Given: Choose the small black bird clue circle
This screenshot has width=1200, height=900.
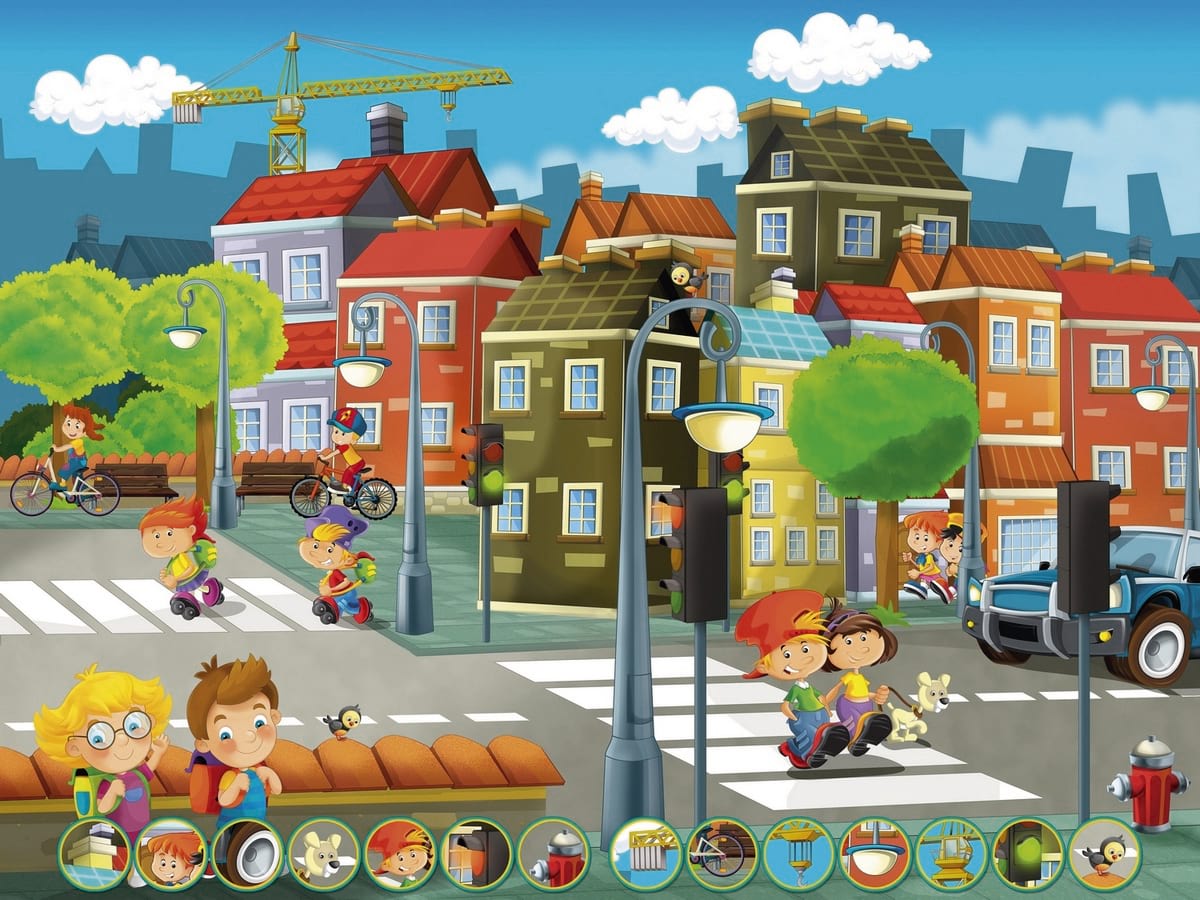Looking at the screenshot, I should click(1104, 854).
